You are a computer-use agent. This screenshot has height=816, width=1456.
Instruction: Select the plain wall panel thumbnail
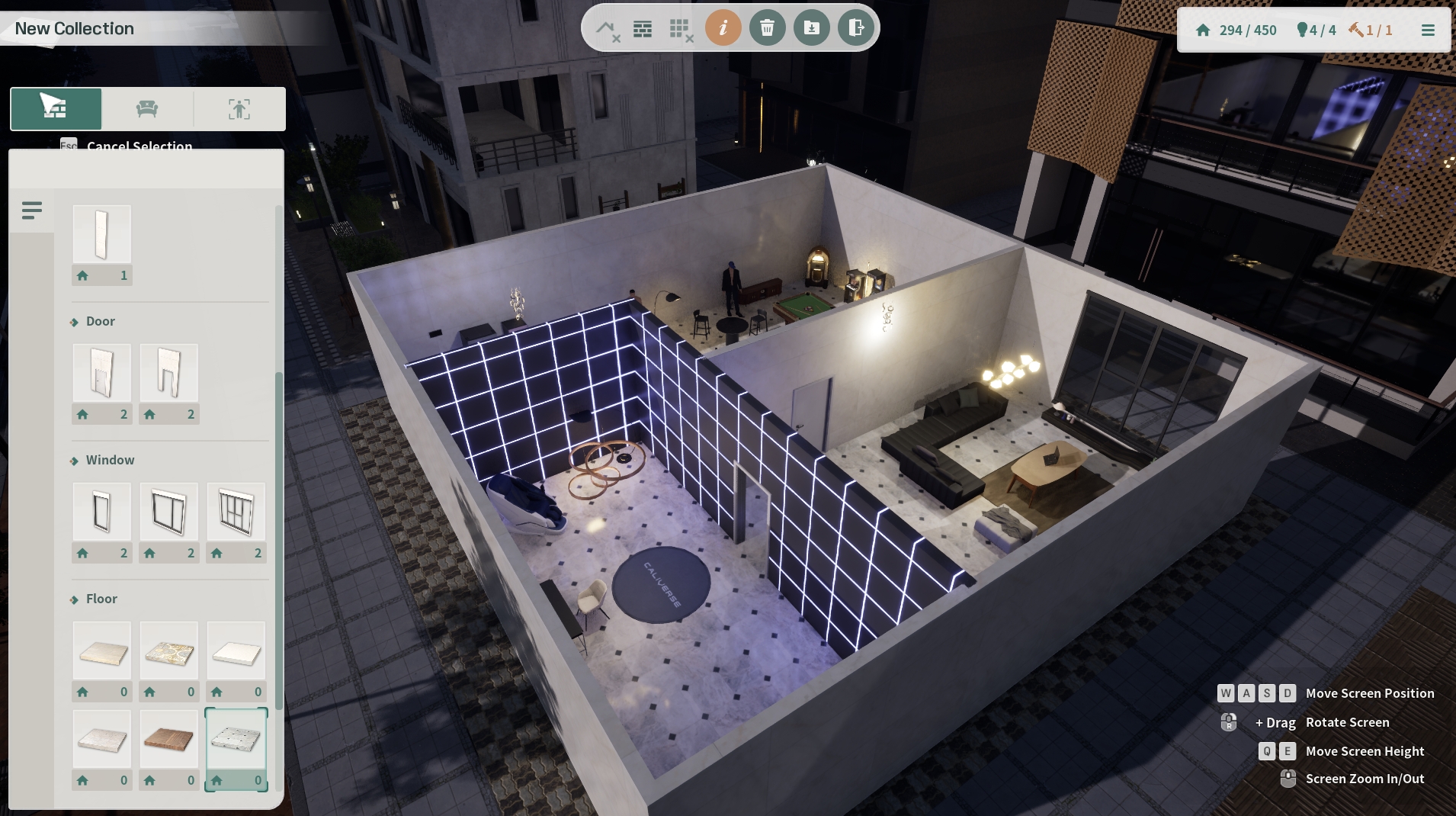(x=102, y=234)
